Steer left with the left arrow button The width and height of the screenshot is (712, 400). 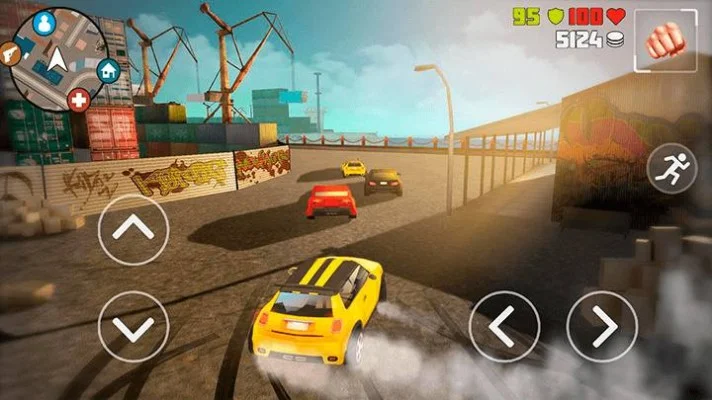(x=505, y=327)
